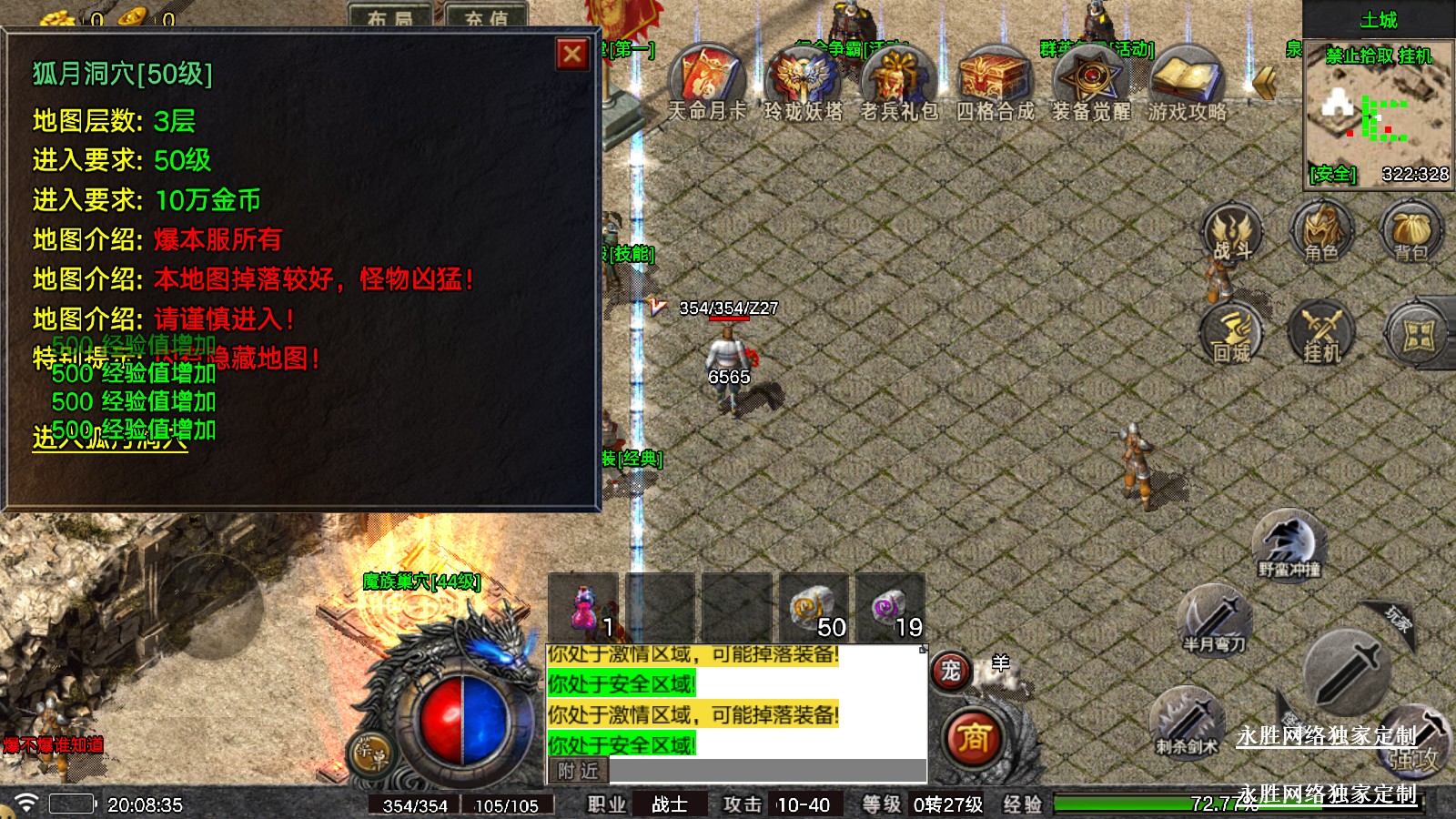Open the 角色 character sheet
The height and width of the screenshot is (819, 1456).
coord(1321,232)
